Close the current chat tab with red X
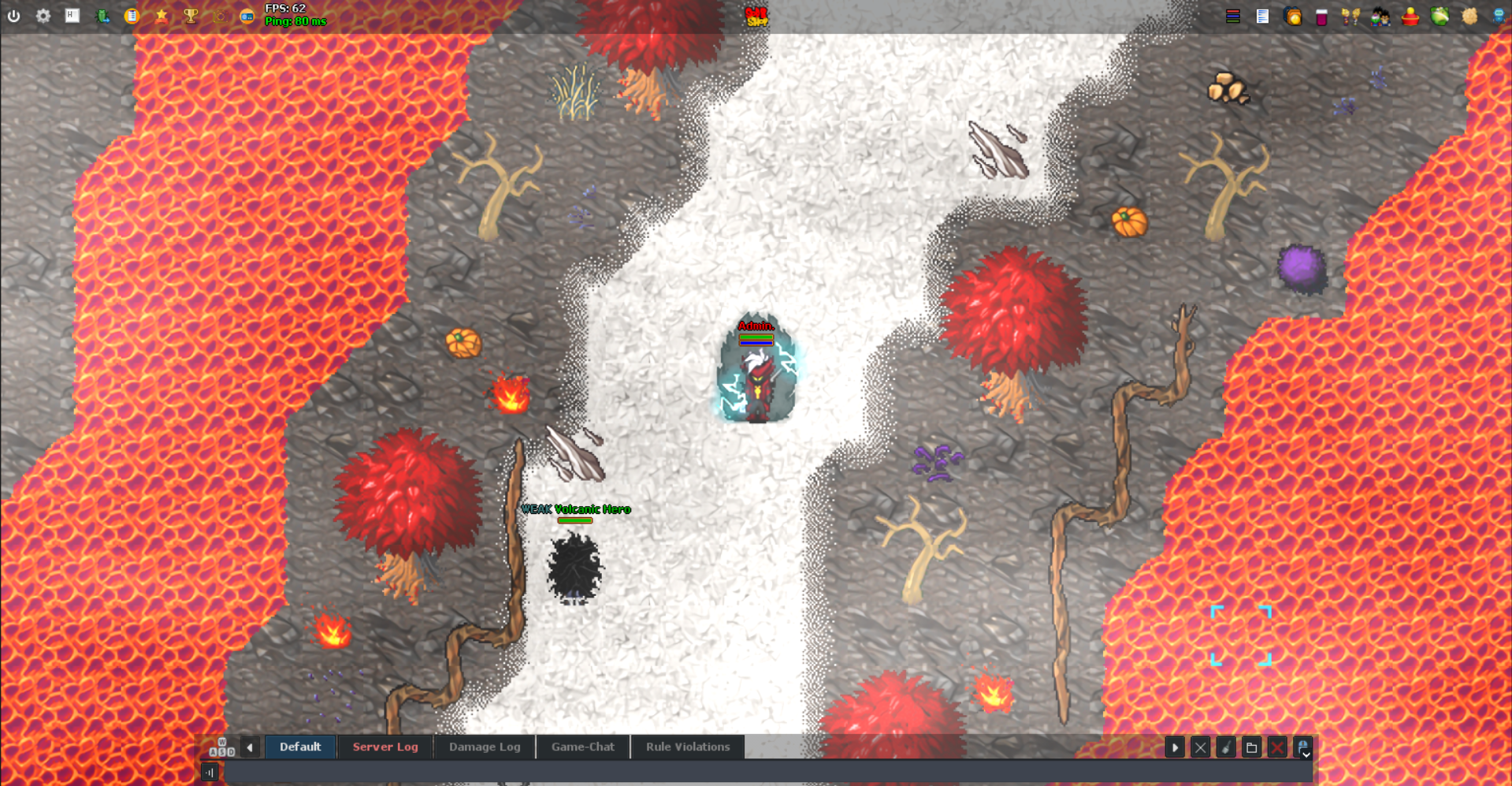Image resolution: width=1512 pixels, height=786 pixels. pos(1277,747)
